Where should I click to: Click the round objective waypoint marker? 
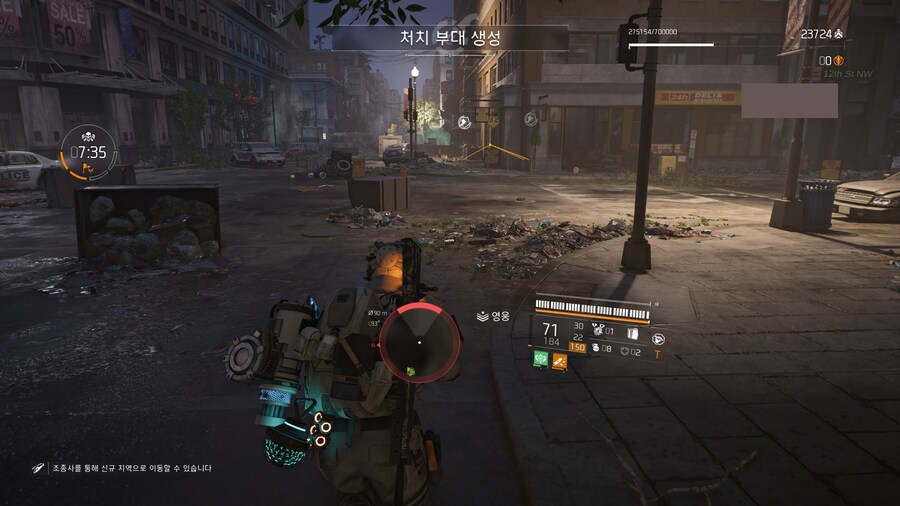(x=464, y=122)
